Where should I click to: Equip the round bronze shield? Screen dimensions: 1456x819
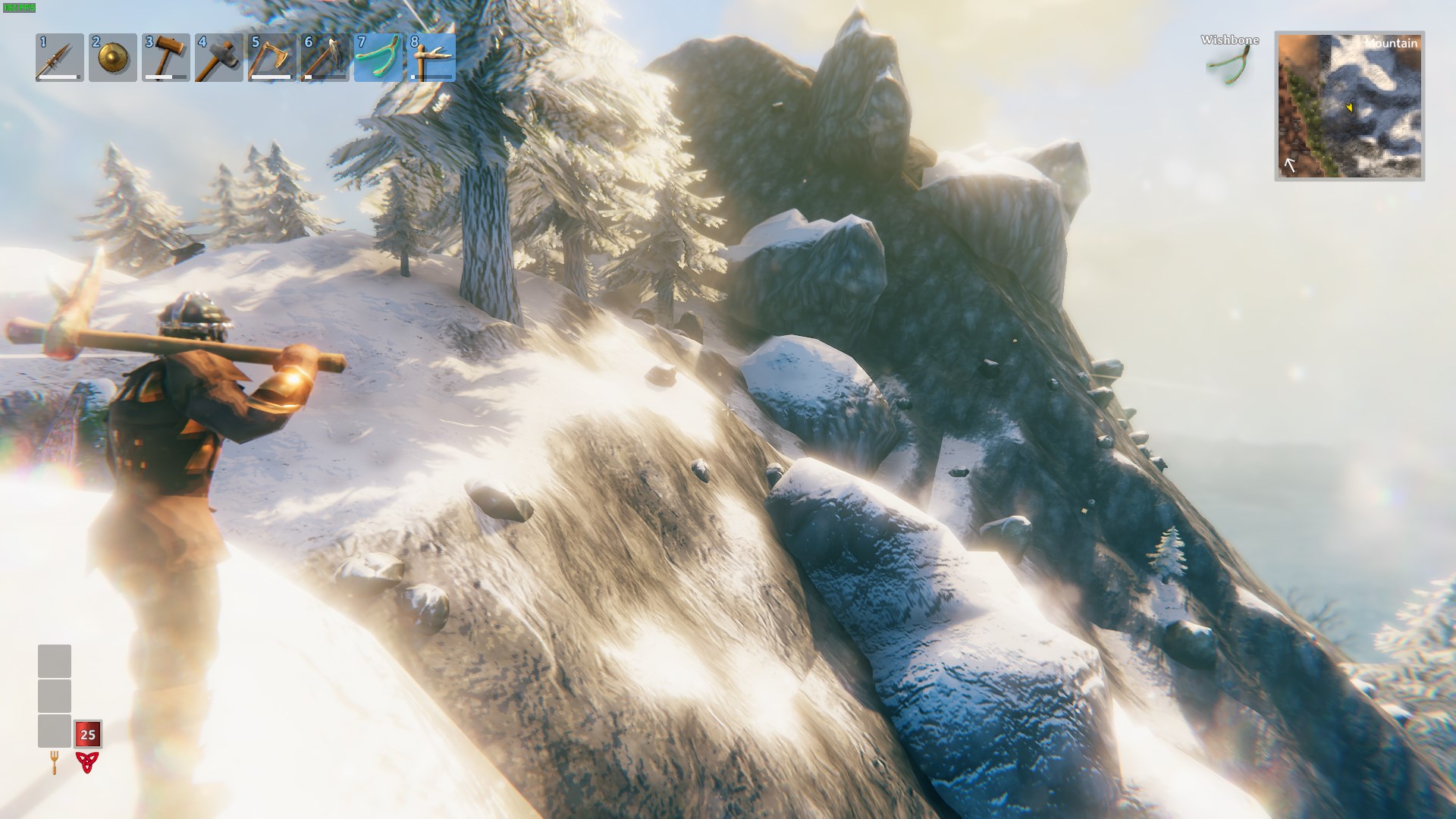112,58
